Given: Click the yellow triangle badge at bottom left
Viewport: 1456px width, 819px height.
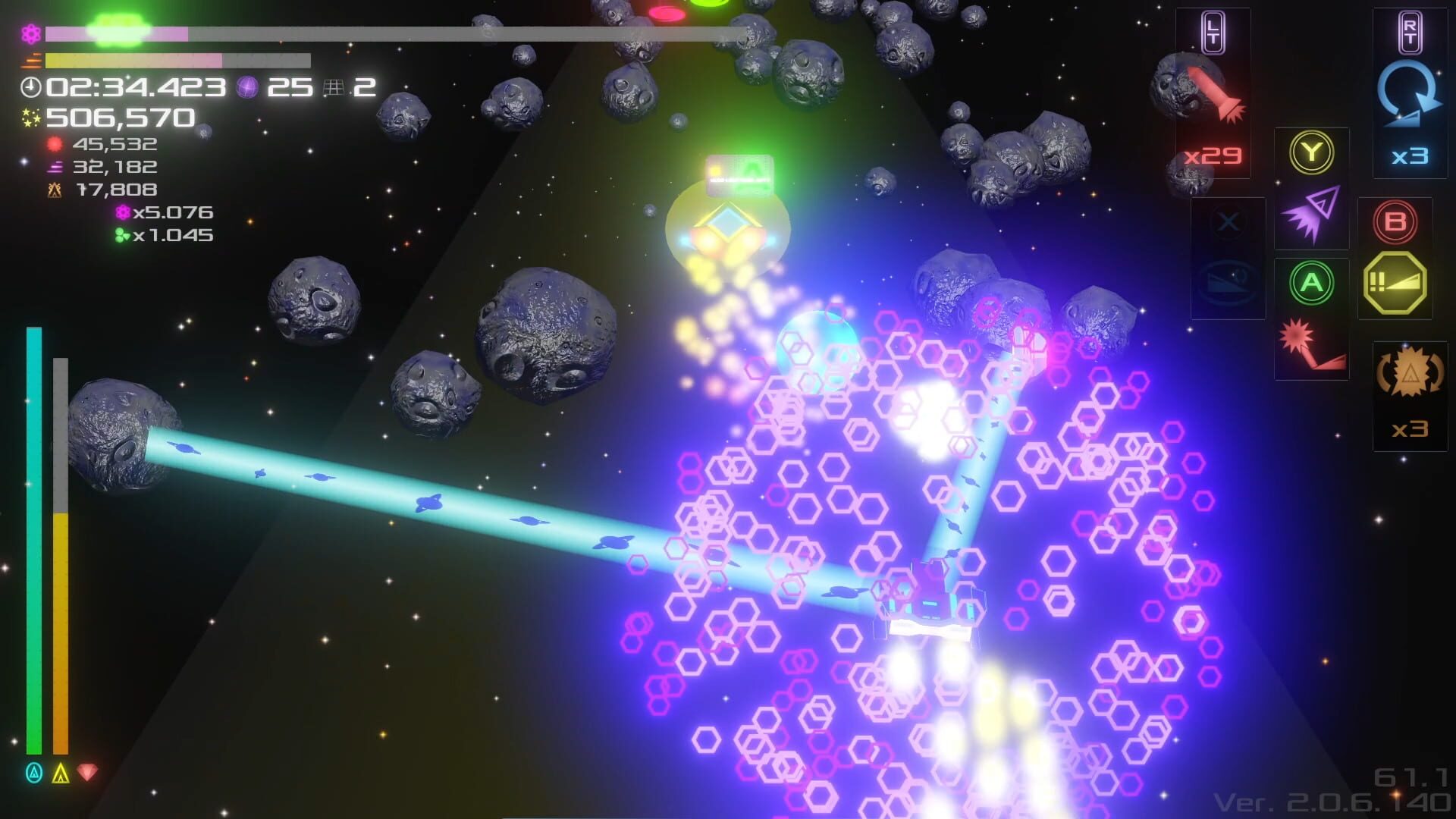Looking at the screenshot, I should (x=59, y=773).
